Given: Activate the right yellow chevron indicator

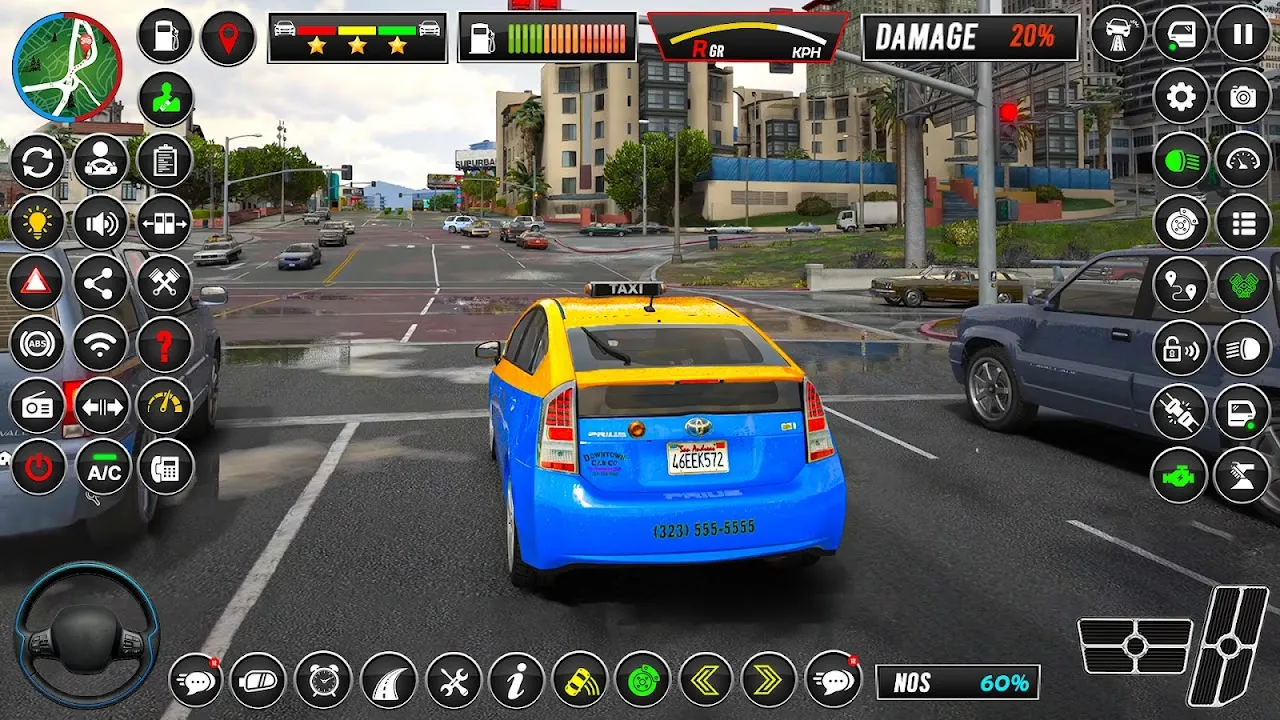Looking at the screenshot, I should point(768,681).
